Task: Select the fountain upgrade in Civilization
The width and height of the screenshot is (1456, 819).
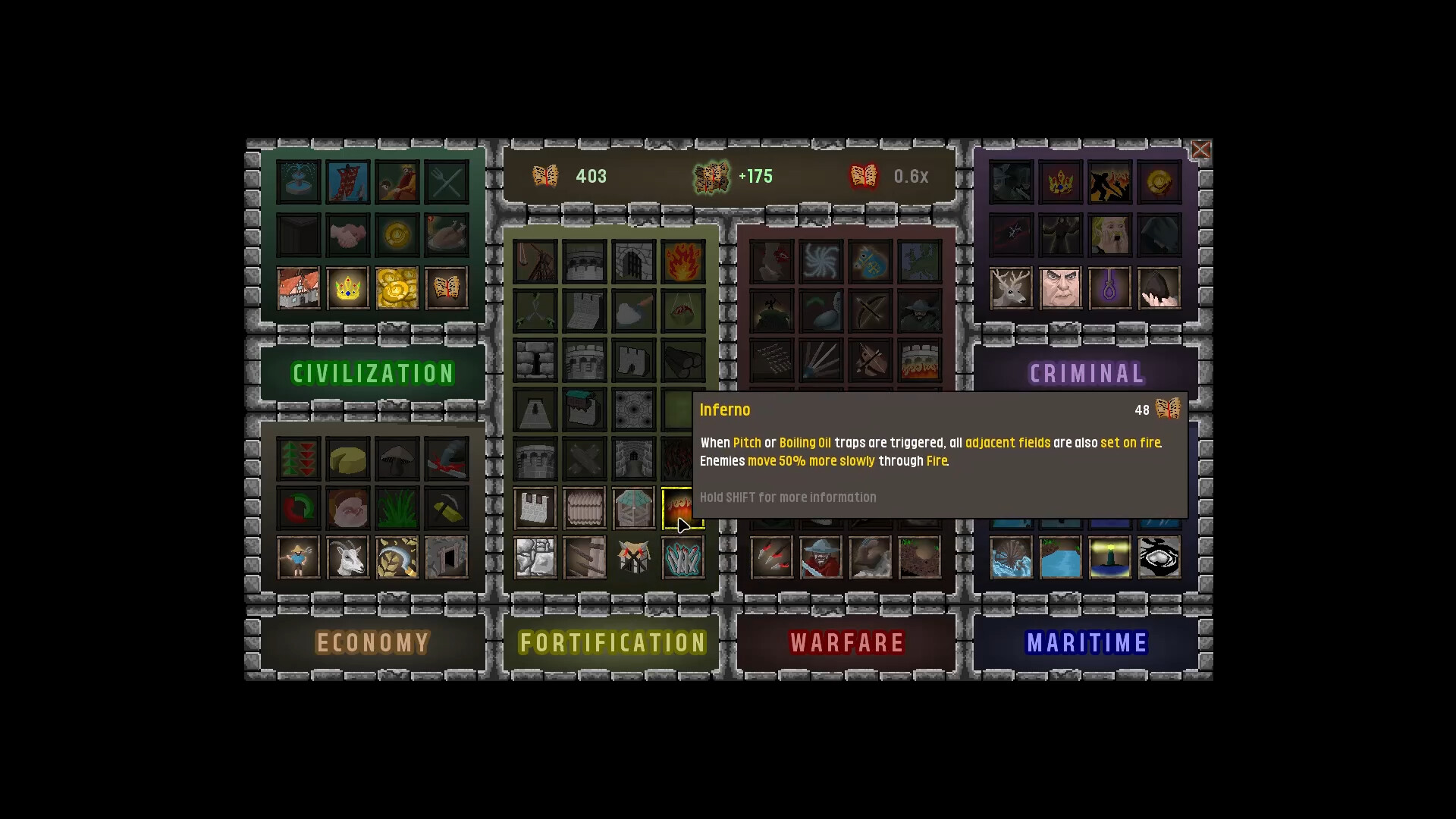Action: 298,181
